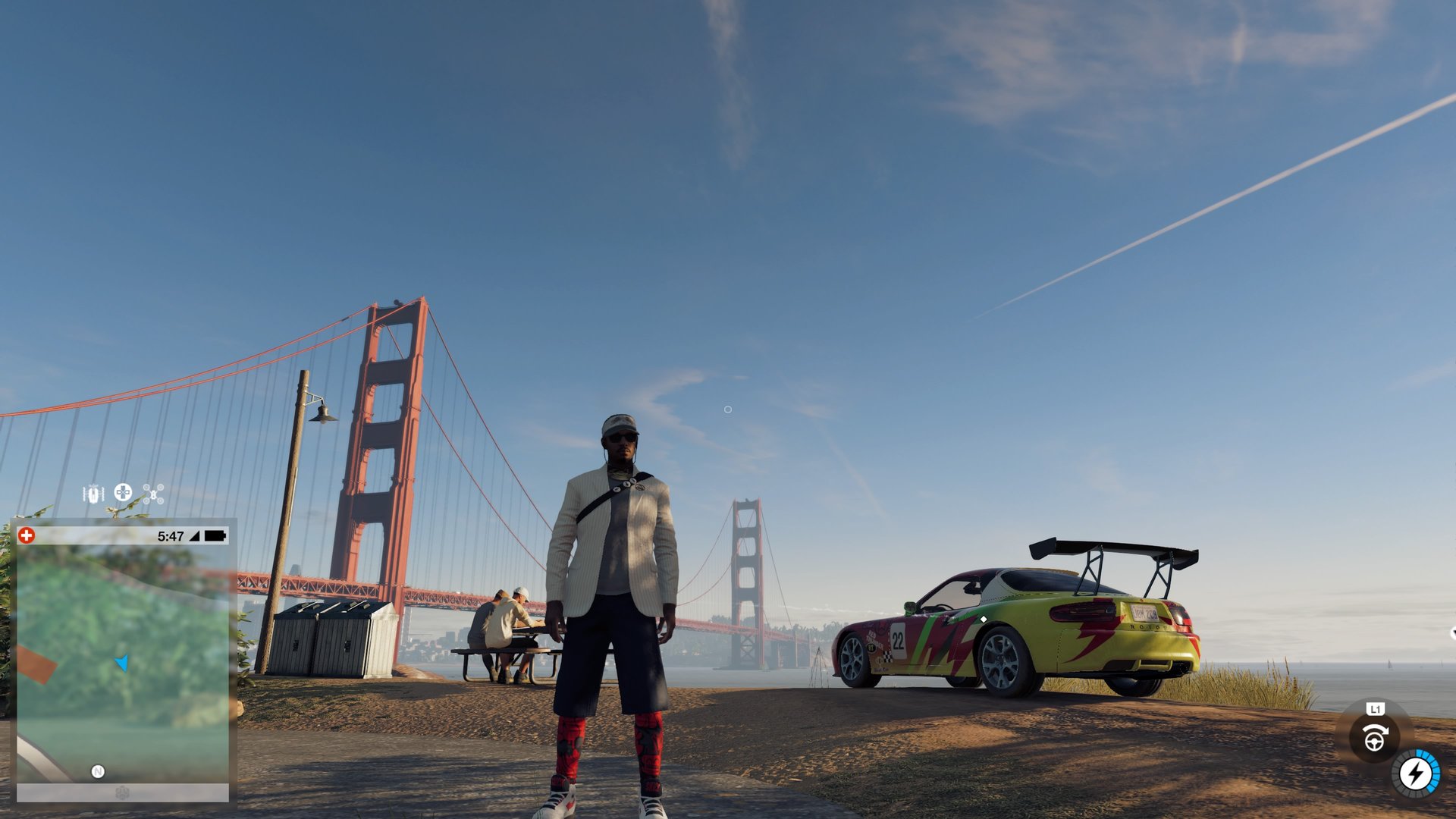Open the research key icon below the minimap

click(x=121, y=792)
